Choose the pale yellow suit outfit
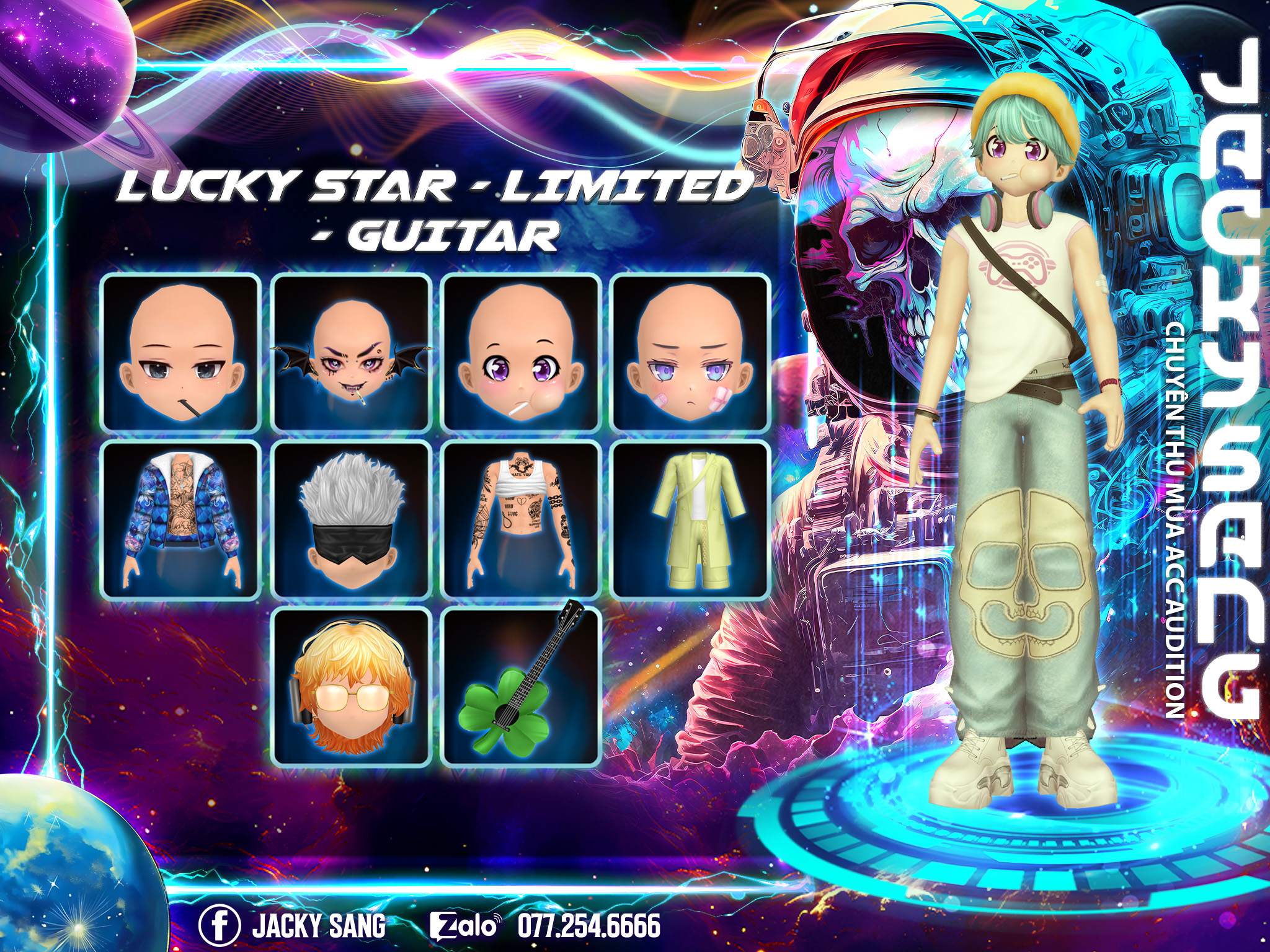This screenshot has width=1270, height=952. pos(690,521)
